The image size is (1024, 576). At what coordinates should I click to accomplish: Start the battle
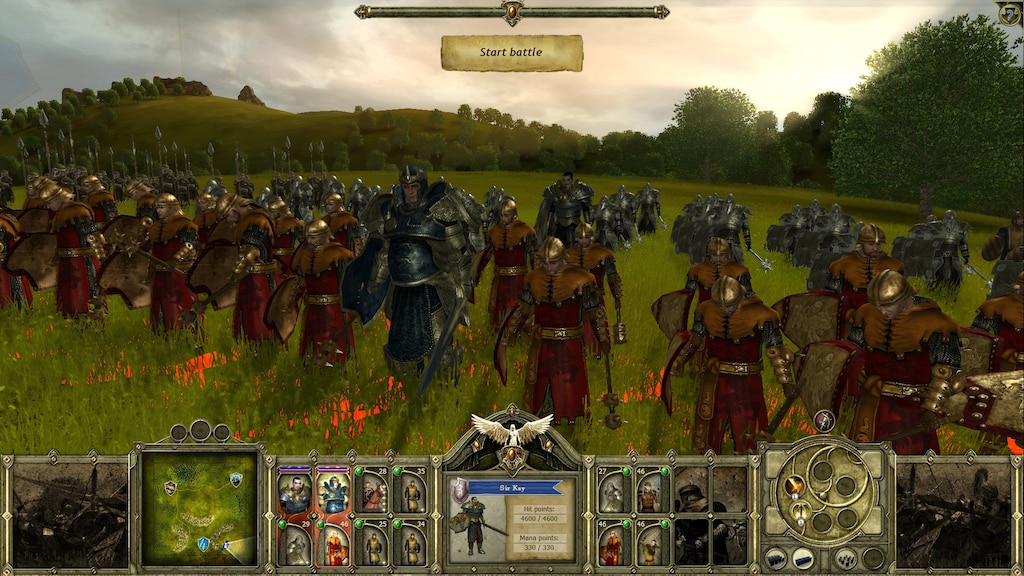click(x=511, y=53)
